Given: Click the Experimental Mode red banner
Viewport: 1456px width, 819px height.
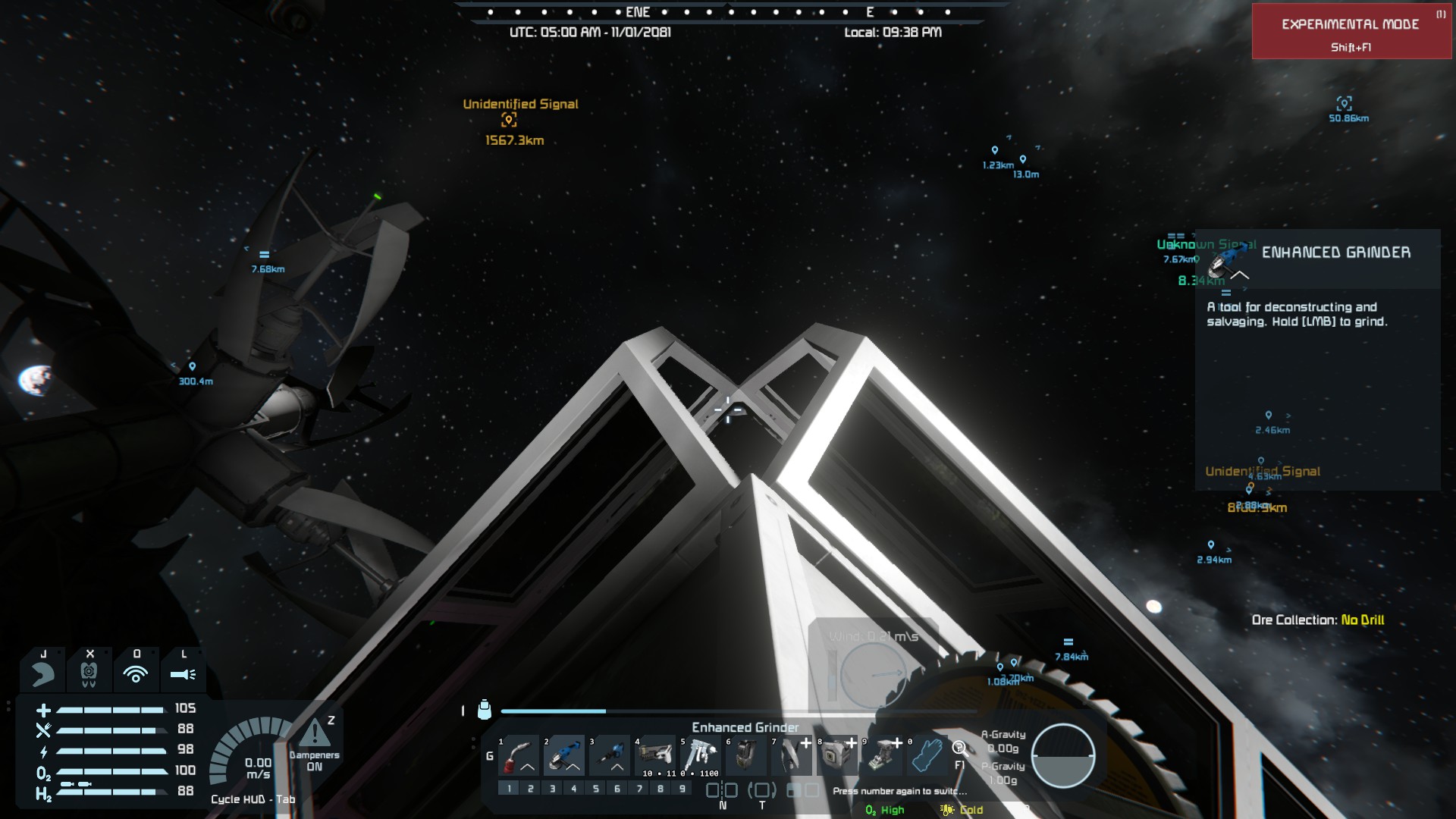Looking at the screenshot, I should click(x=1351, y=32).
